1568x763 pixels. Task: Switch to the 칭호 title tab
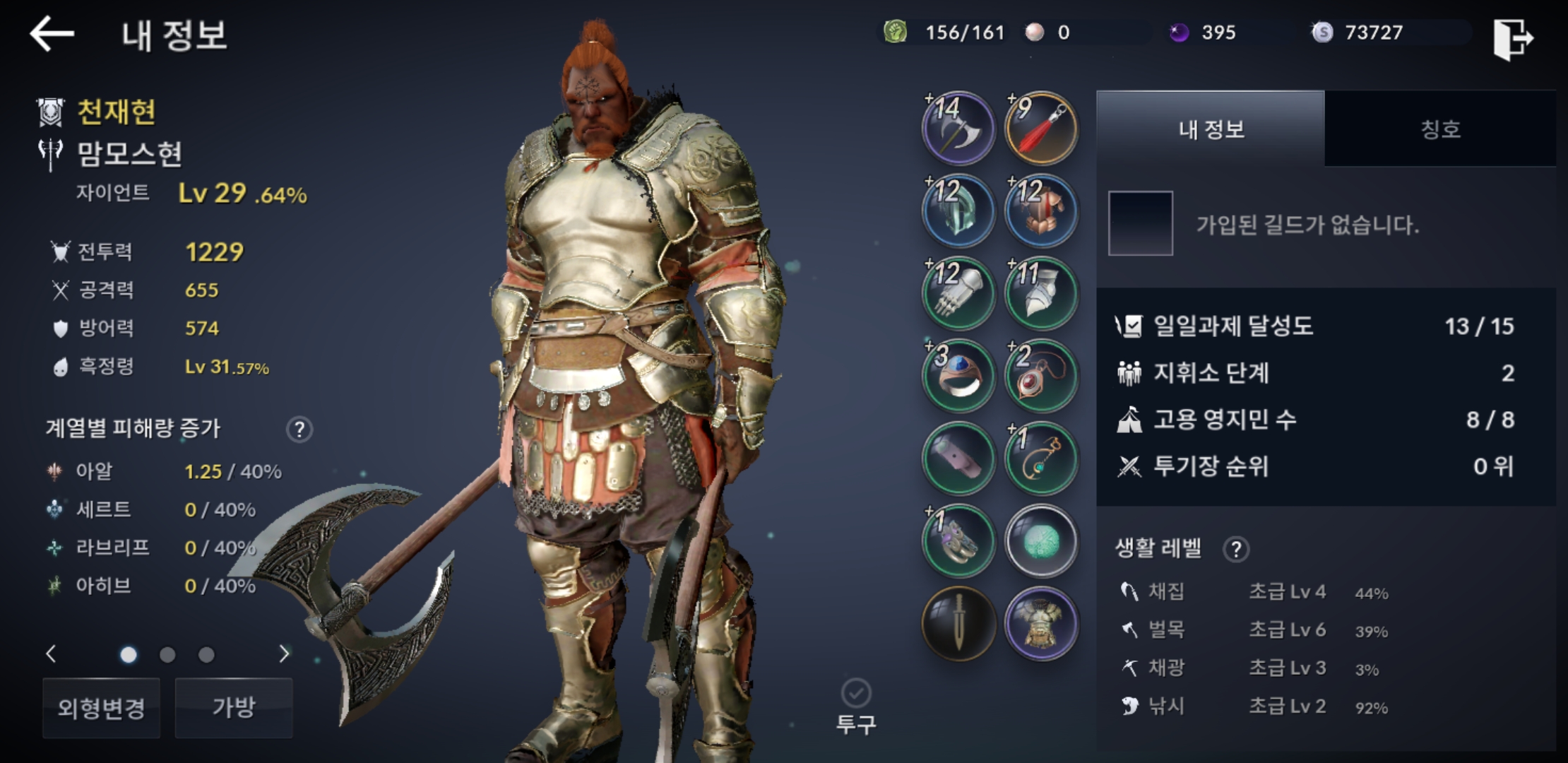coord(1440,129)
